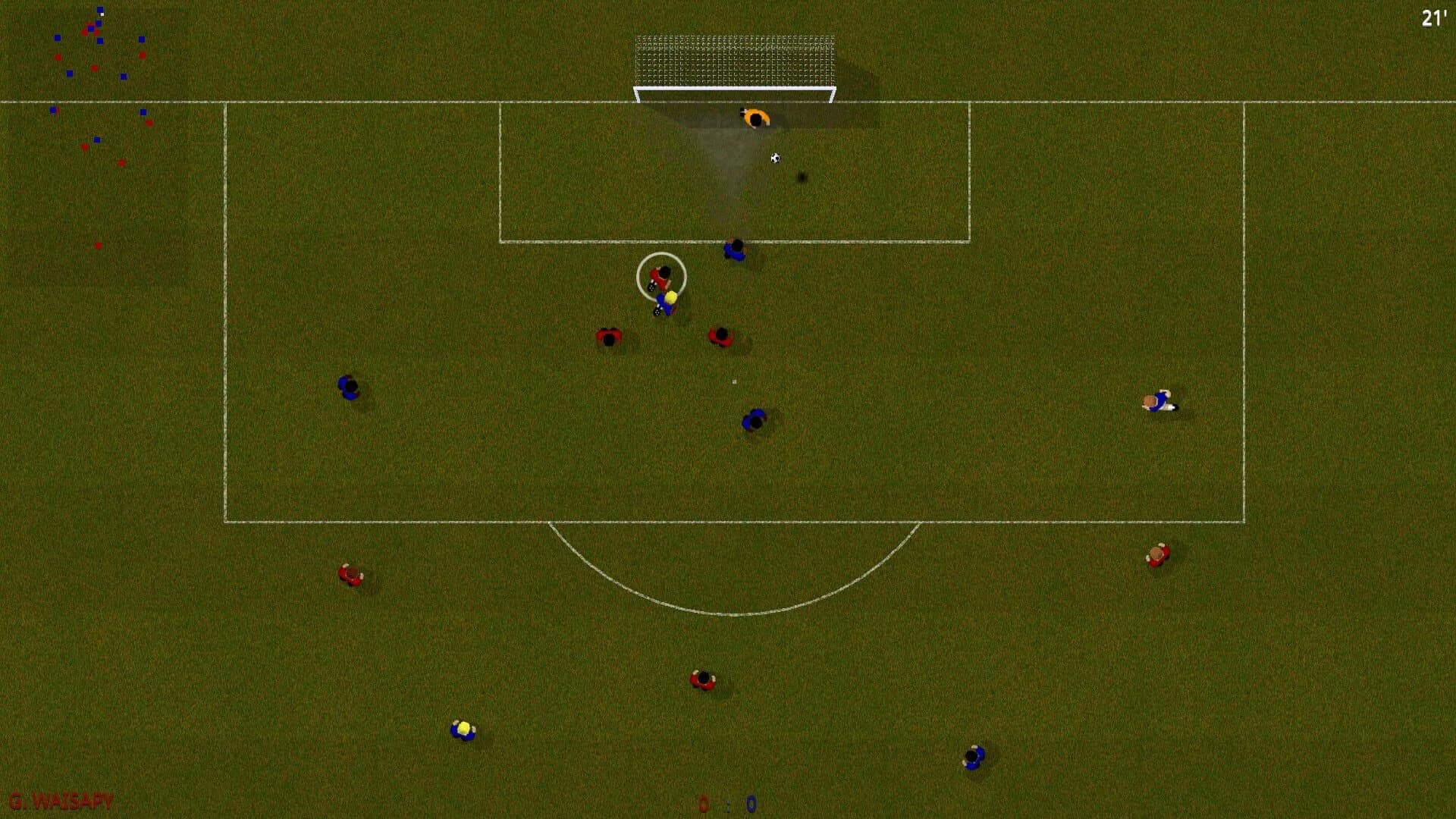Click the red player at the bottom center
Screen dimensions: 1456x819
[x=701, y=679]
